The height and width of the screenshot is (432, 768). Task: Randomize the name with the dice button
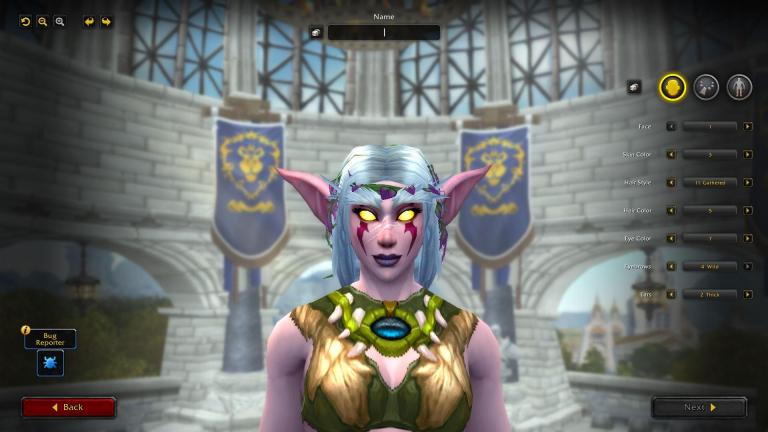316,32
